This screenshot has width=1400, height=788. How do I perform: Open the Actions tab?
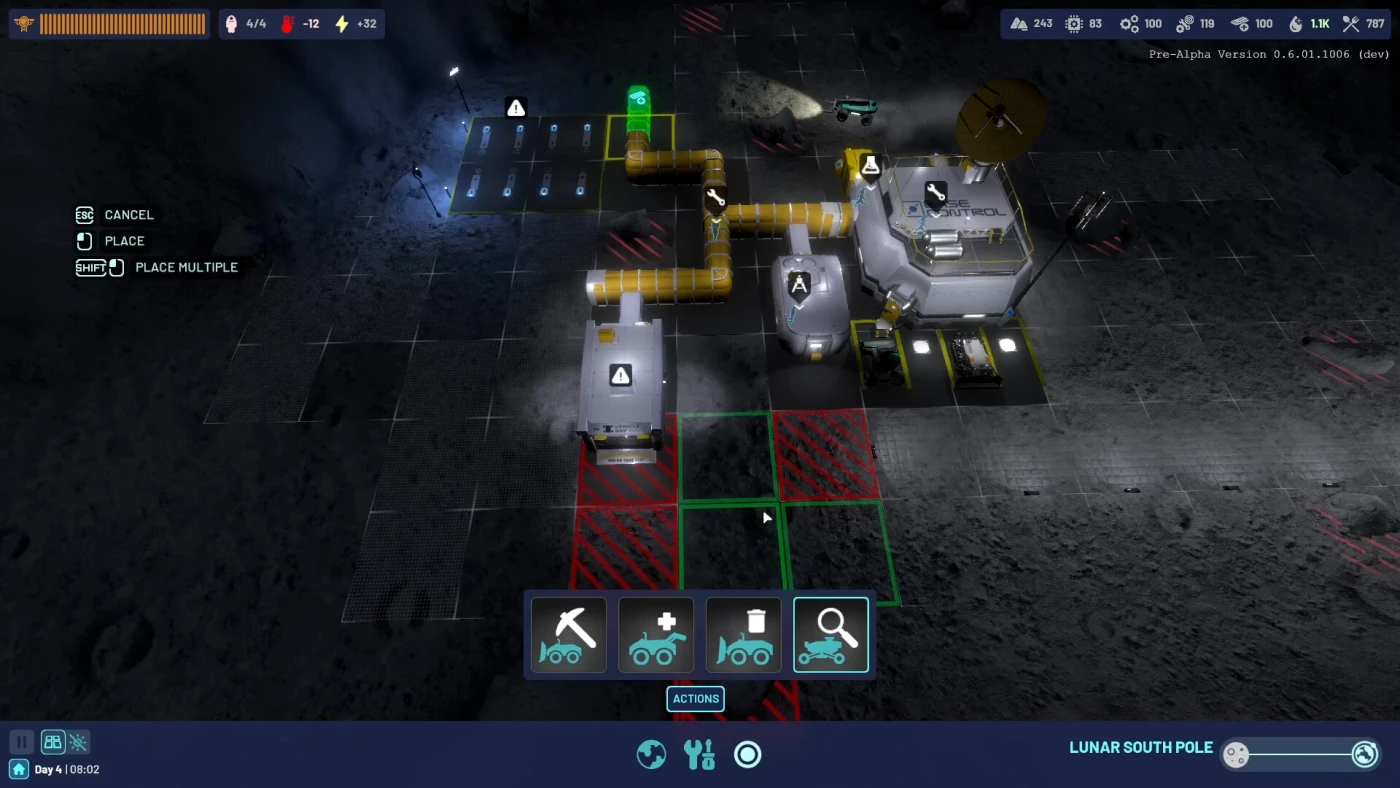tap(695, 699)
